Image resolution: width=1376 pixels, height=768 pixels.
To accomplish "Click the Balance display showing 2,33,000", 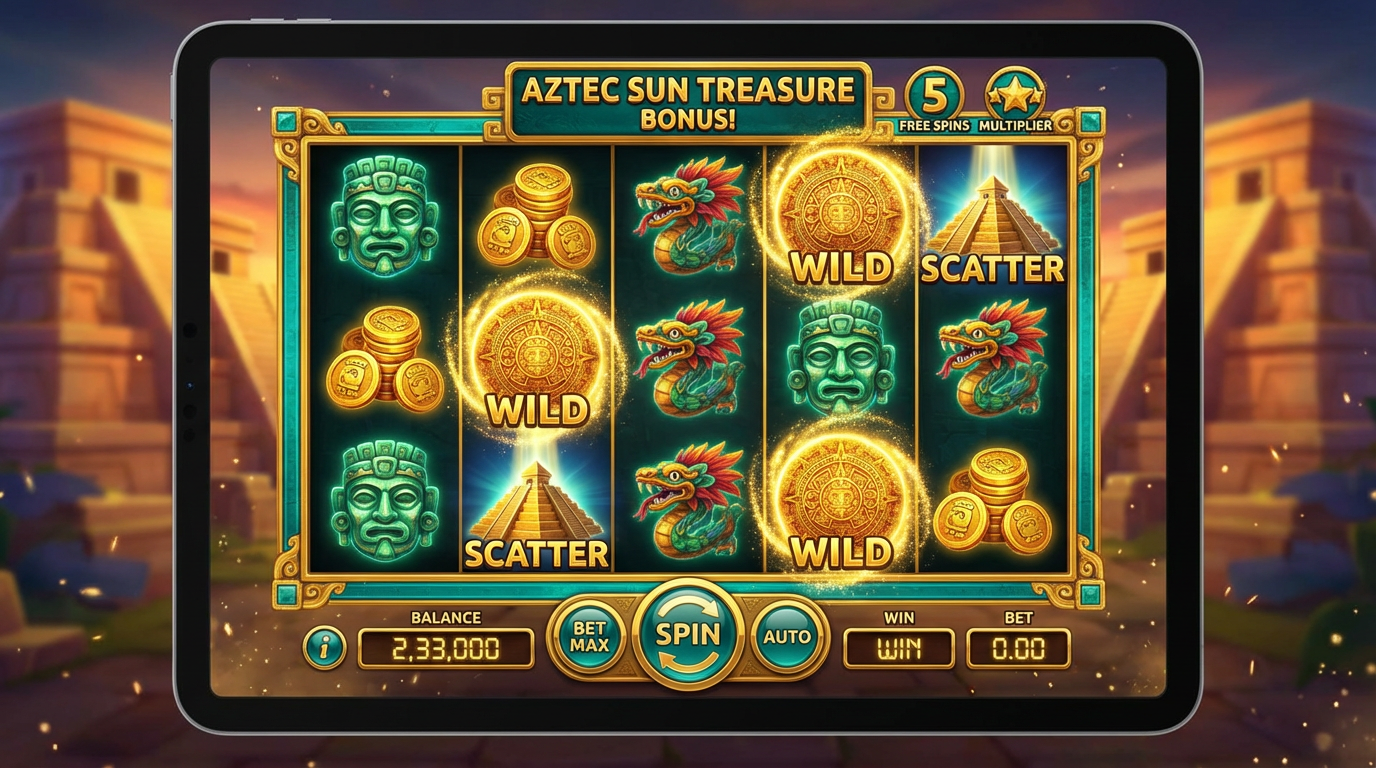I will pyautogui.click(x=447, y=646).
